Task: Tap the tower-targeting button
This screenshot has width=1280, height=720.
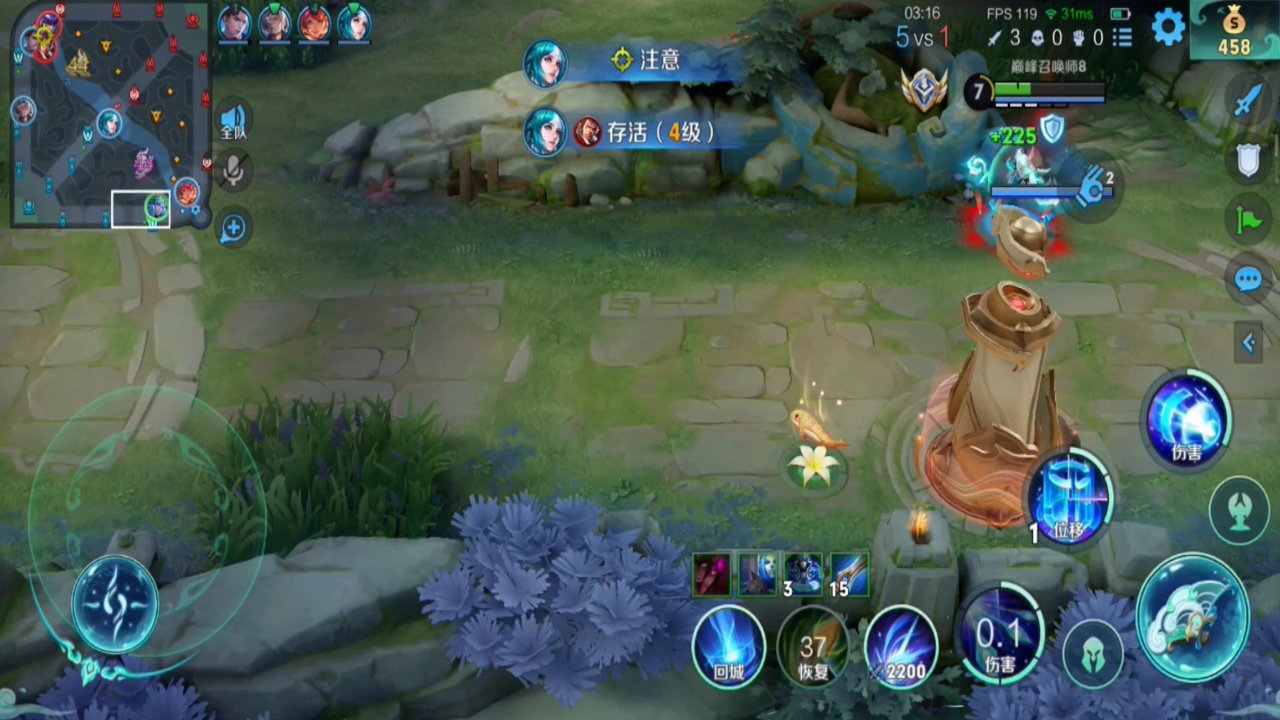Action: [1239, 510]
